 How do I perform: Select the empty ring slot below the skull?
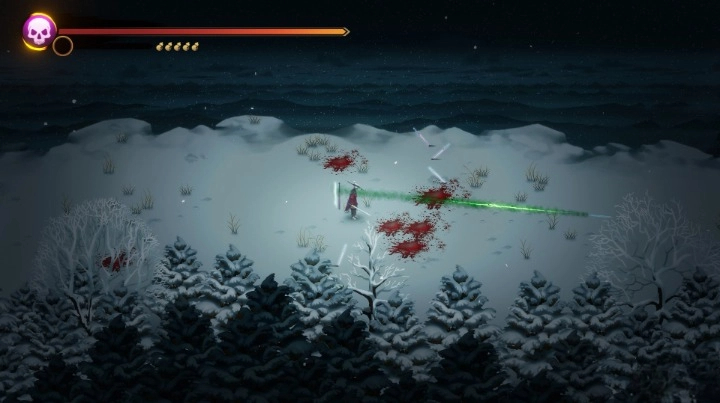(x=63, y=46)
